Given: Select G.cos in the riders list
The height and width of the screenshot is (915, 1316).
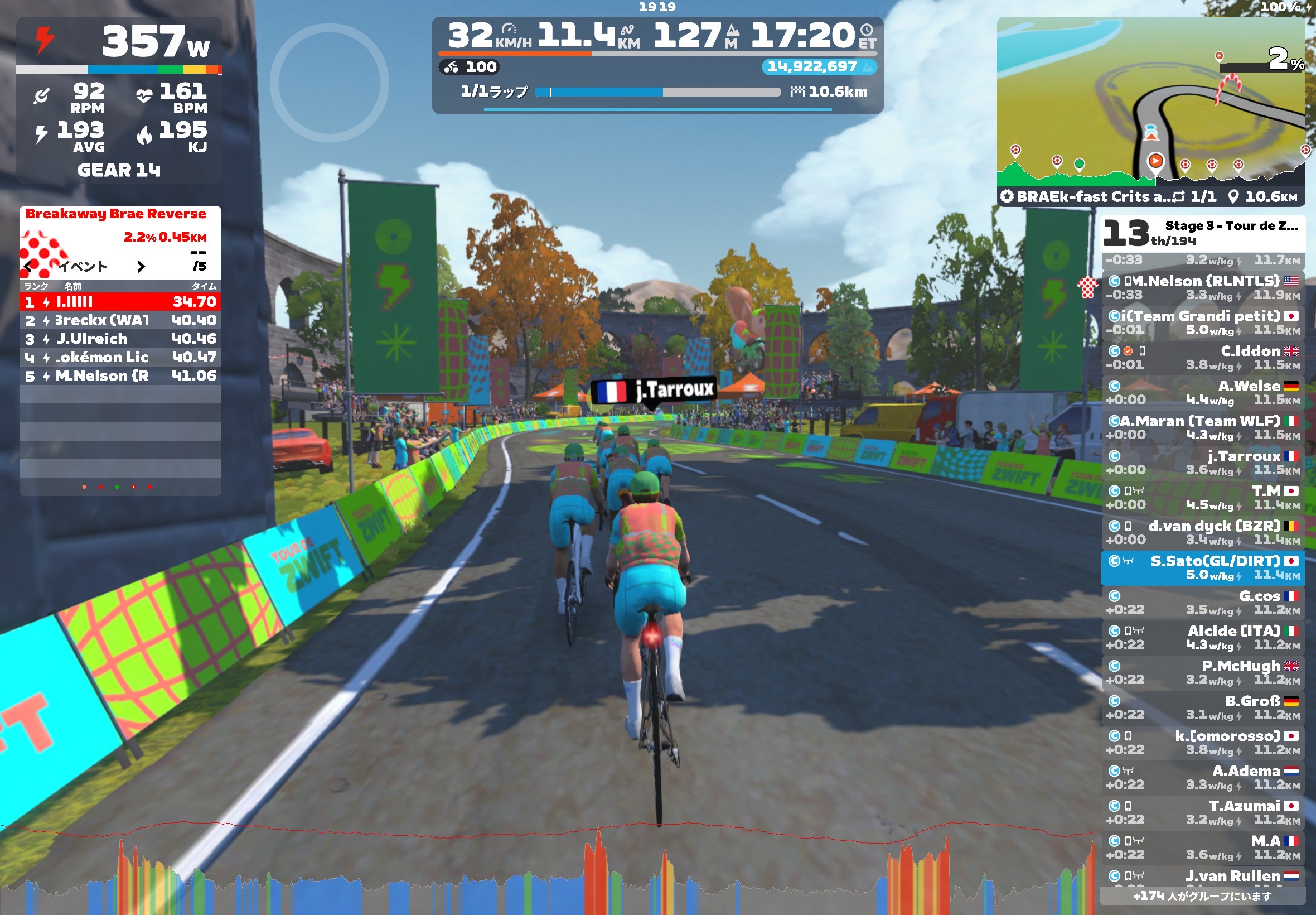Looking at the screenshot, I should (1203, 602).
